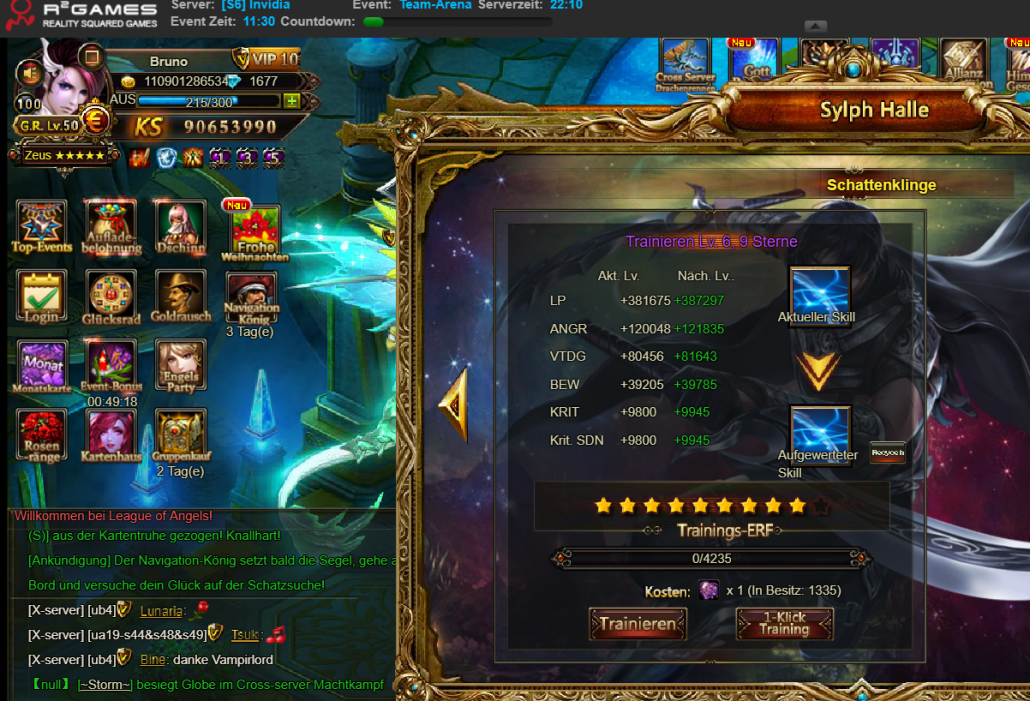Click the green plus to refill AUS stamina
The width and height of the screenshot is (1030, 701).
coord(291,101)
